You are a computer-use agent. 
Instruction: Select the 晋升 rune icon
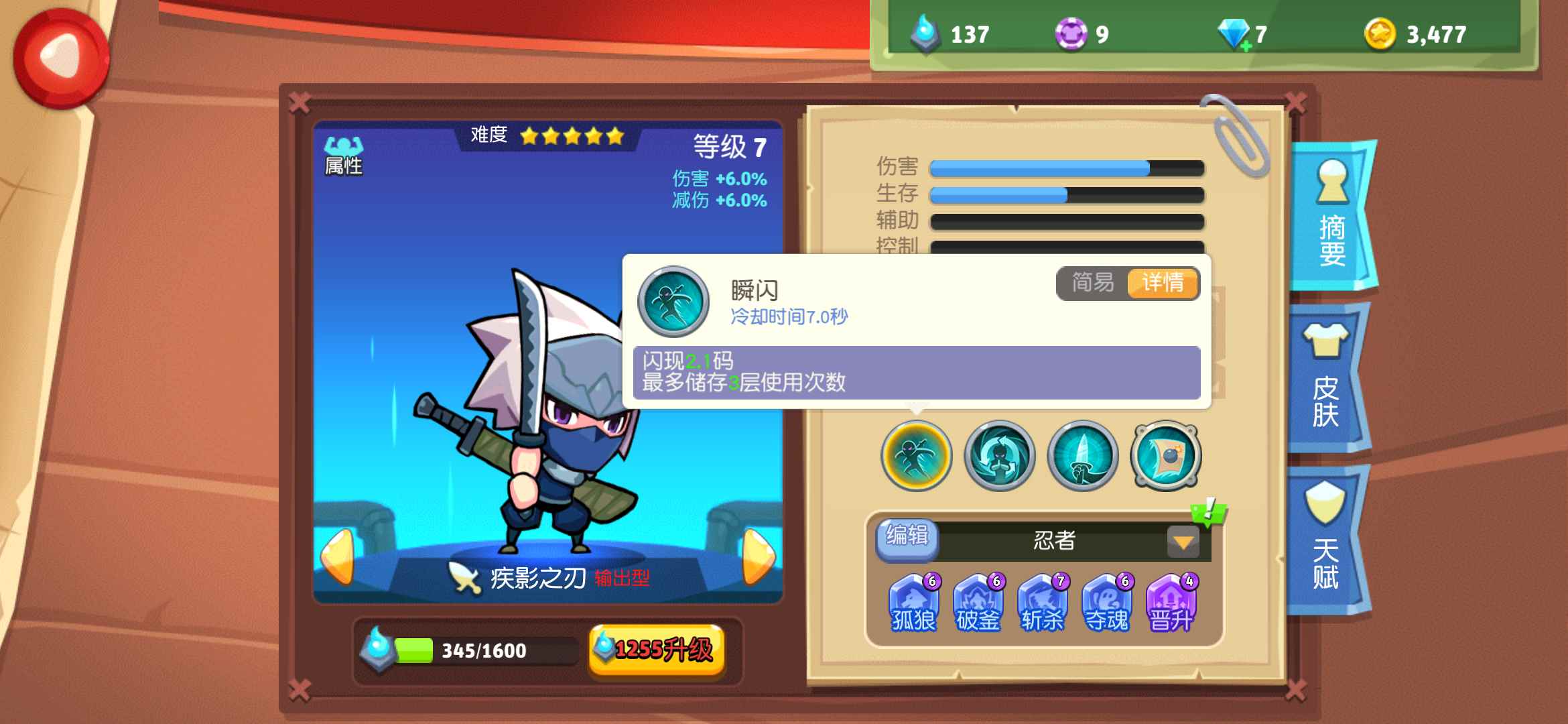1171,603
